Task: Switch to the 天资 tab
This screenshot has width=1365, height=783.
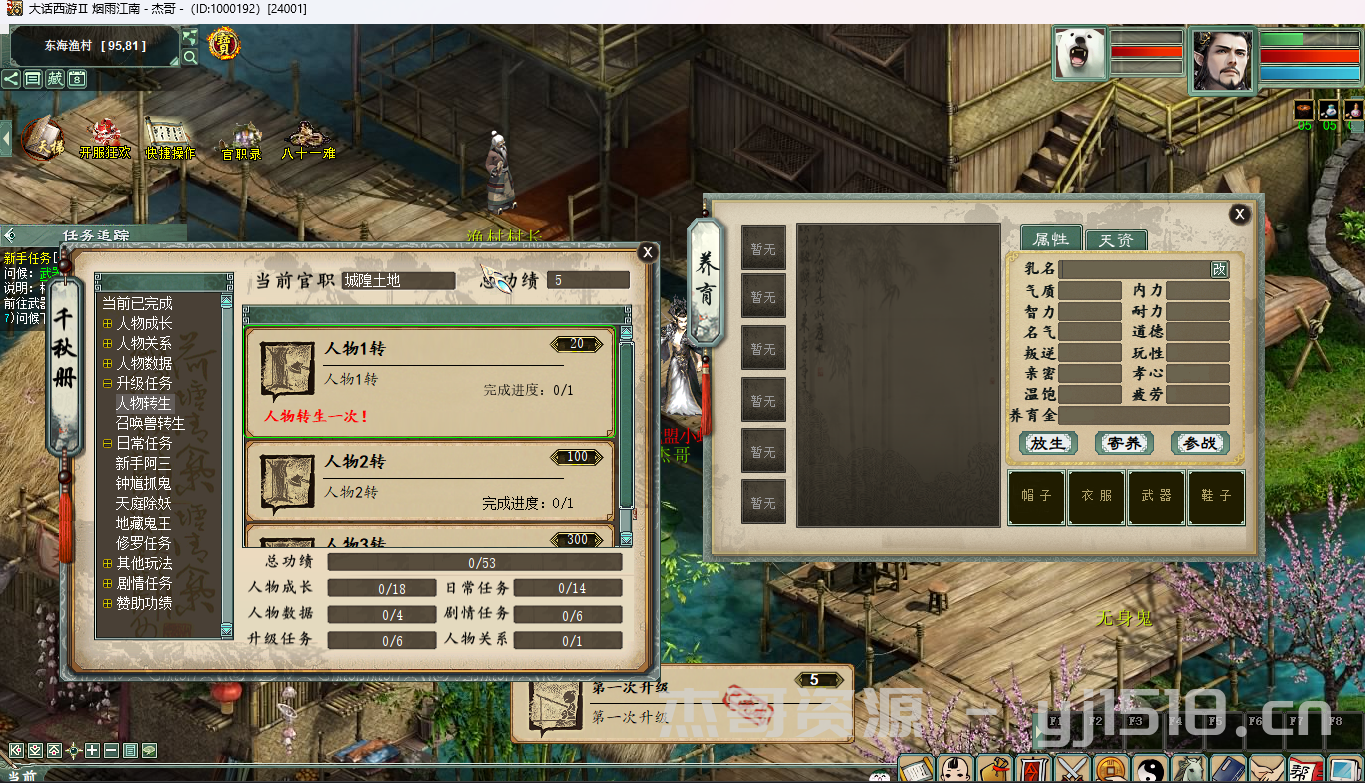Action: pos(1115,240)
